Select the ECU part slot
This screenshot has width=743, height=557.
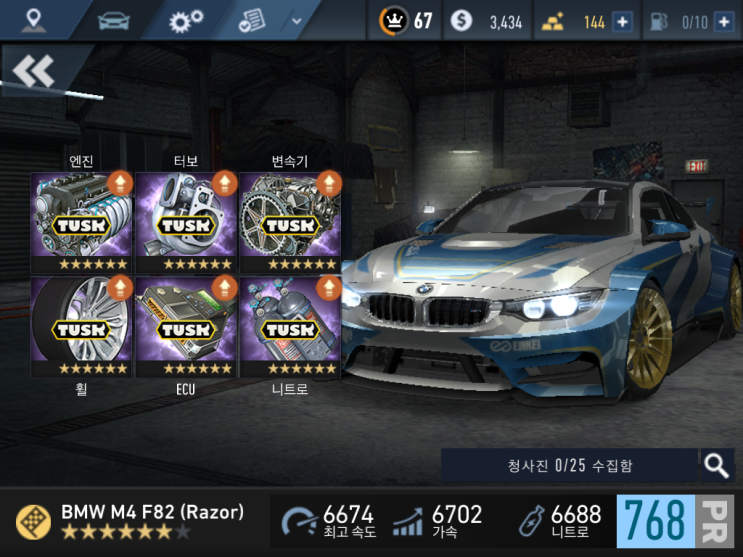point(186,326)
